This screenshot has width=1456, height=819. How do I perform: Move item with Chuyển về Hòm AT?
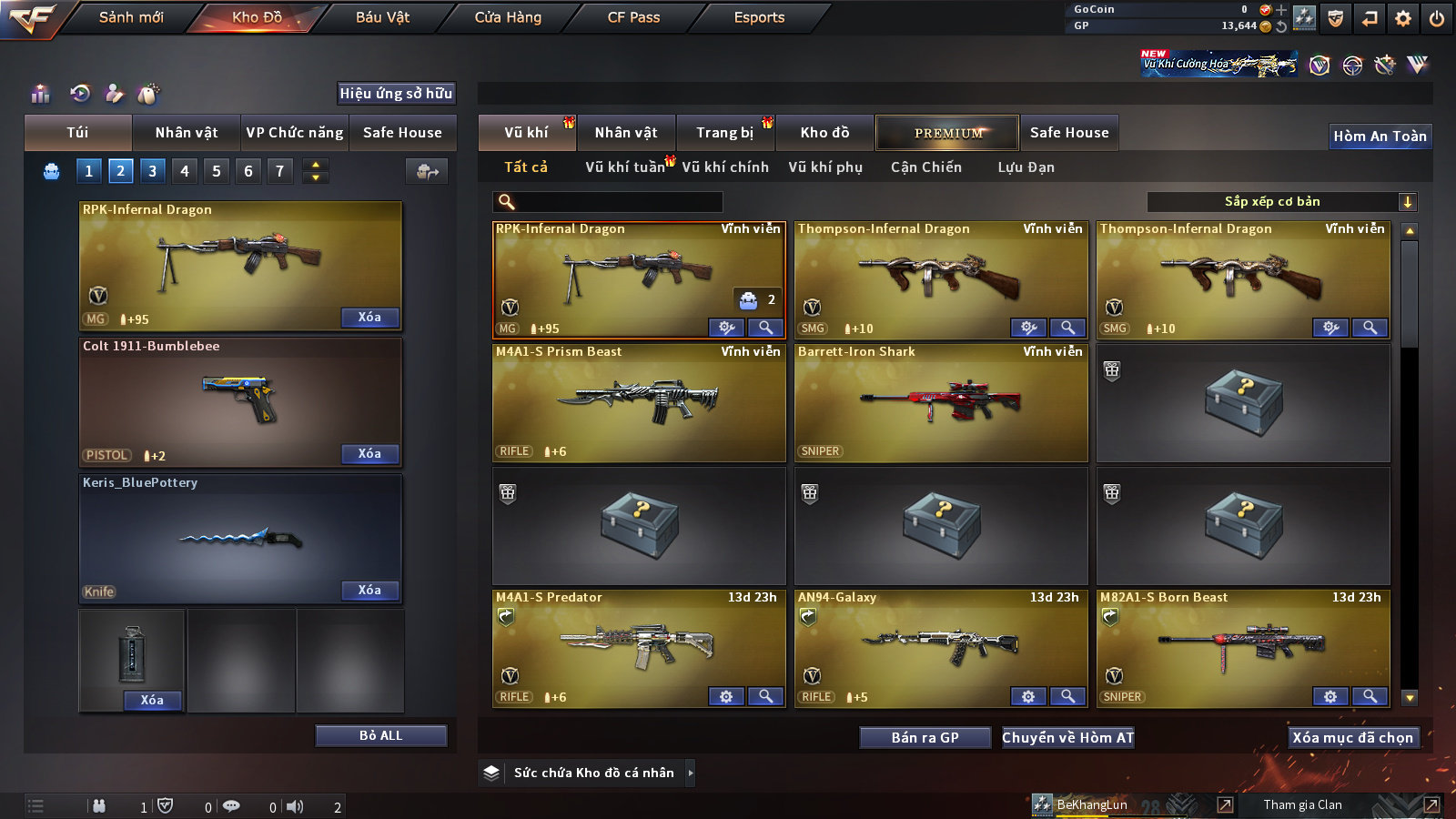tap(1067, 737)
